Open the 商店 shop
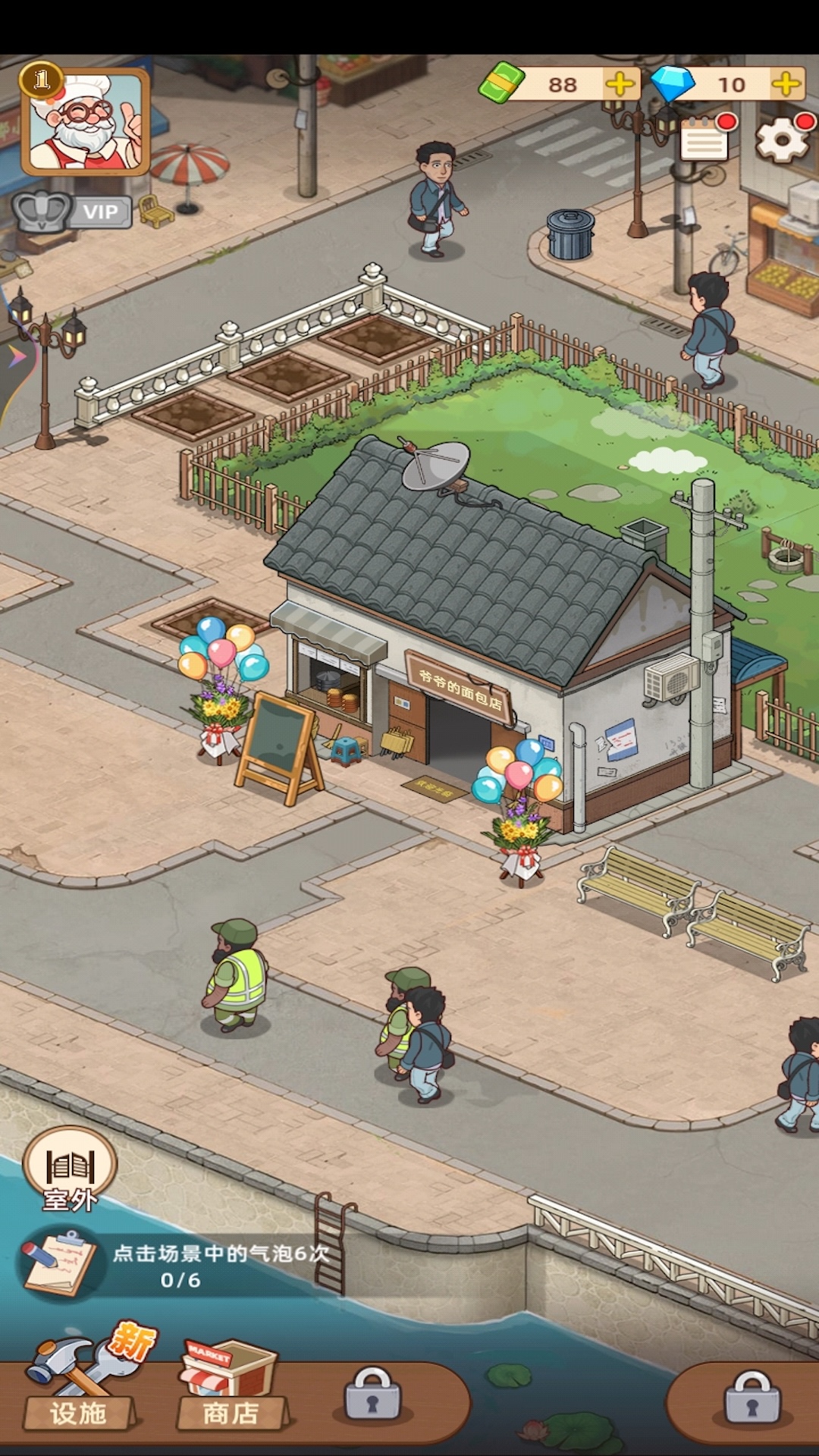The image size is (819, 1456). tap(231, 1388)
